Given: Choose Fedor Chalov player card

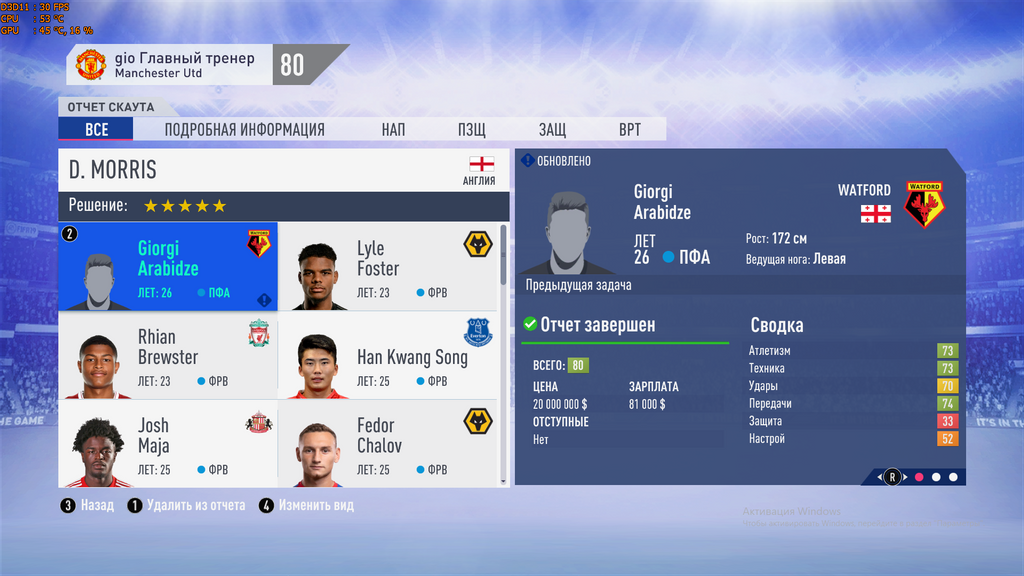Looking at the screenshot, I should point(386,443).
